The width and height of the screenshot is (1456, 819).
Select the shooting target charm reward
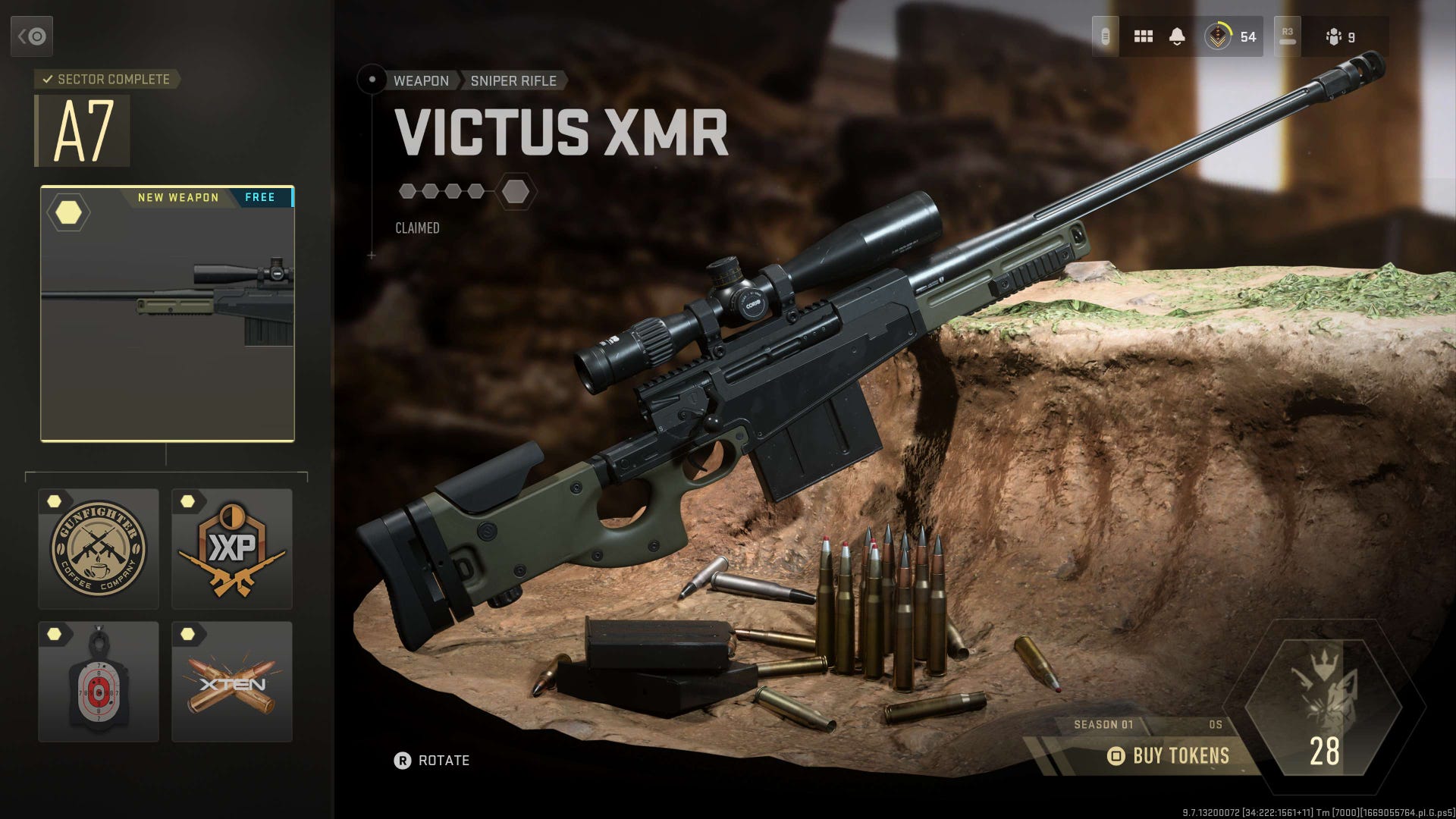point(99,682)
